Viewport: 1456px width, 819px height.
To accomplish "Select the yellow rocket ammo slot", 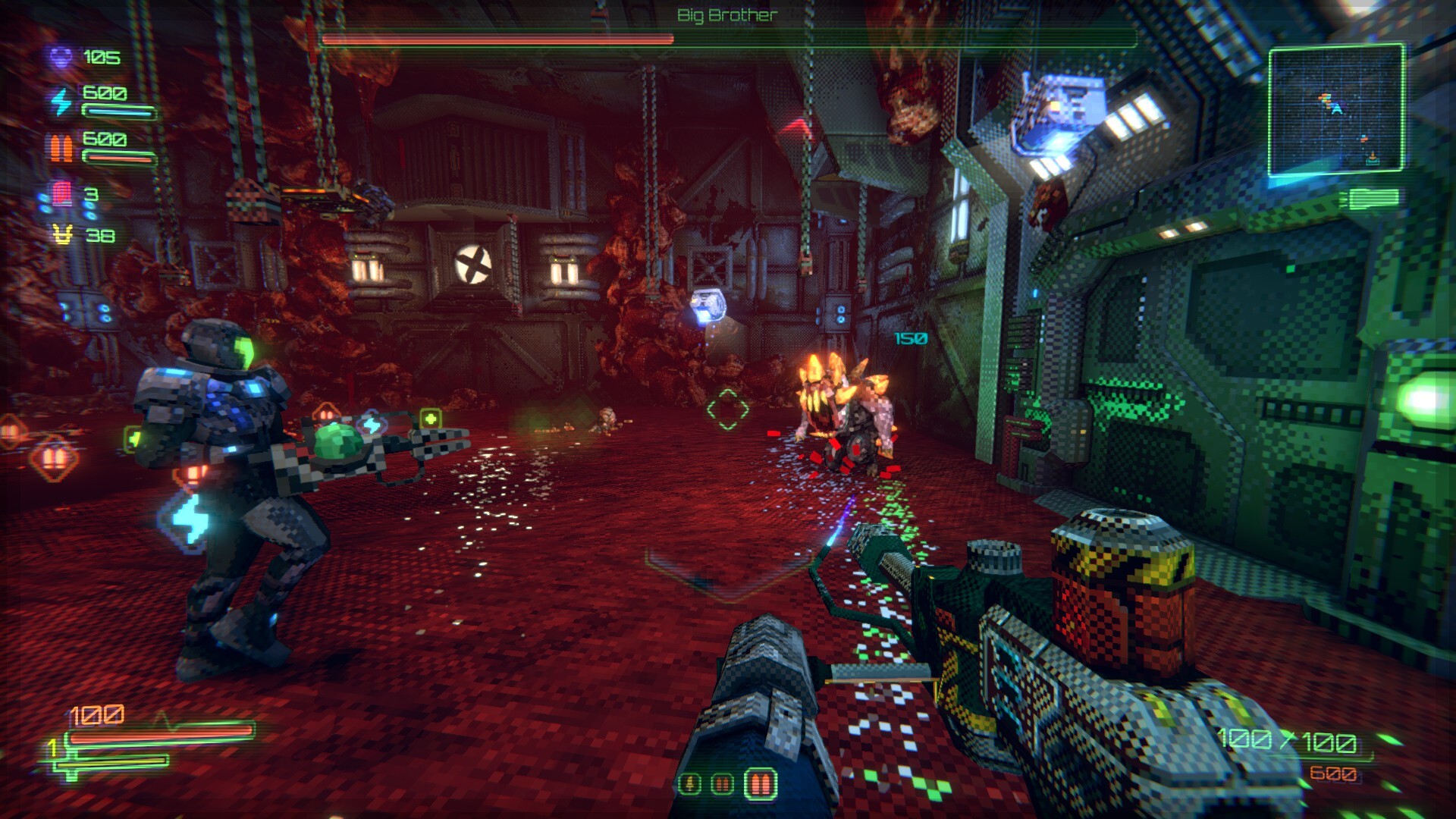I will coord(689,783).
